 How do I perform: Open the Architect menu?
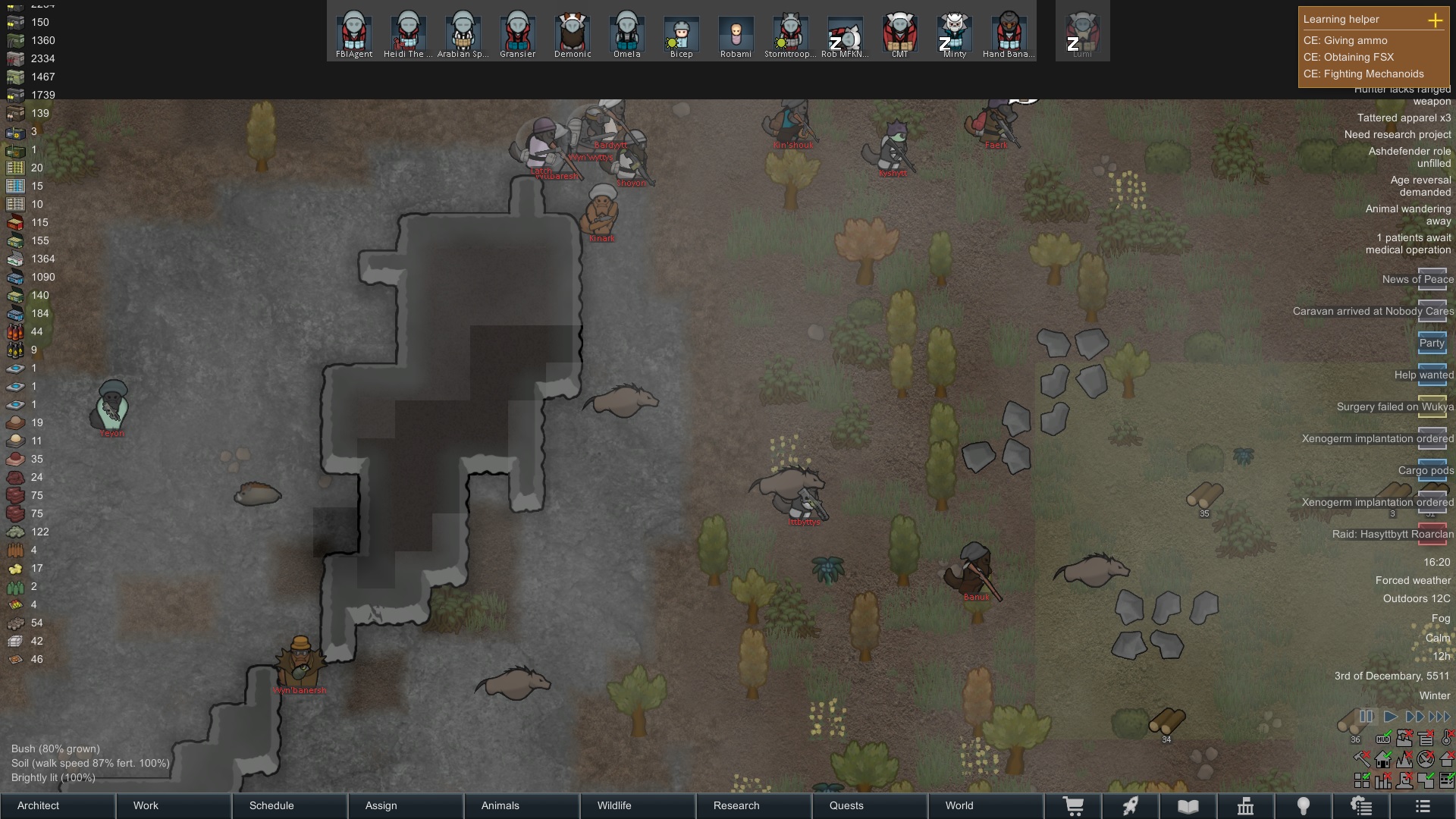58,805
